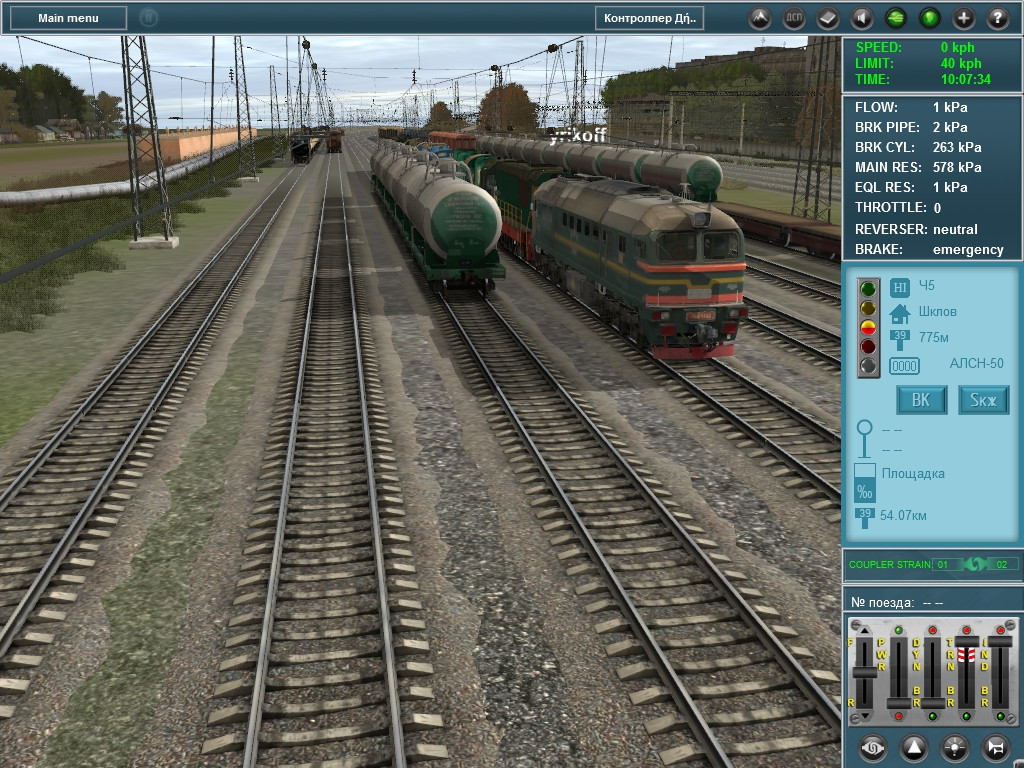Toggle the speaker sound icon
Screen dimensions: 1024x768
click(x=862, y=18)
